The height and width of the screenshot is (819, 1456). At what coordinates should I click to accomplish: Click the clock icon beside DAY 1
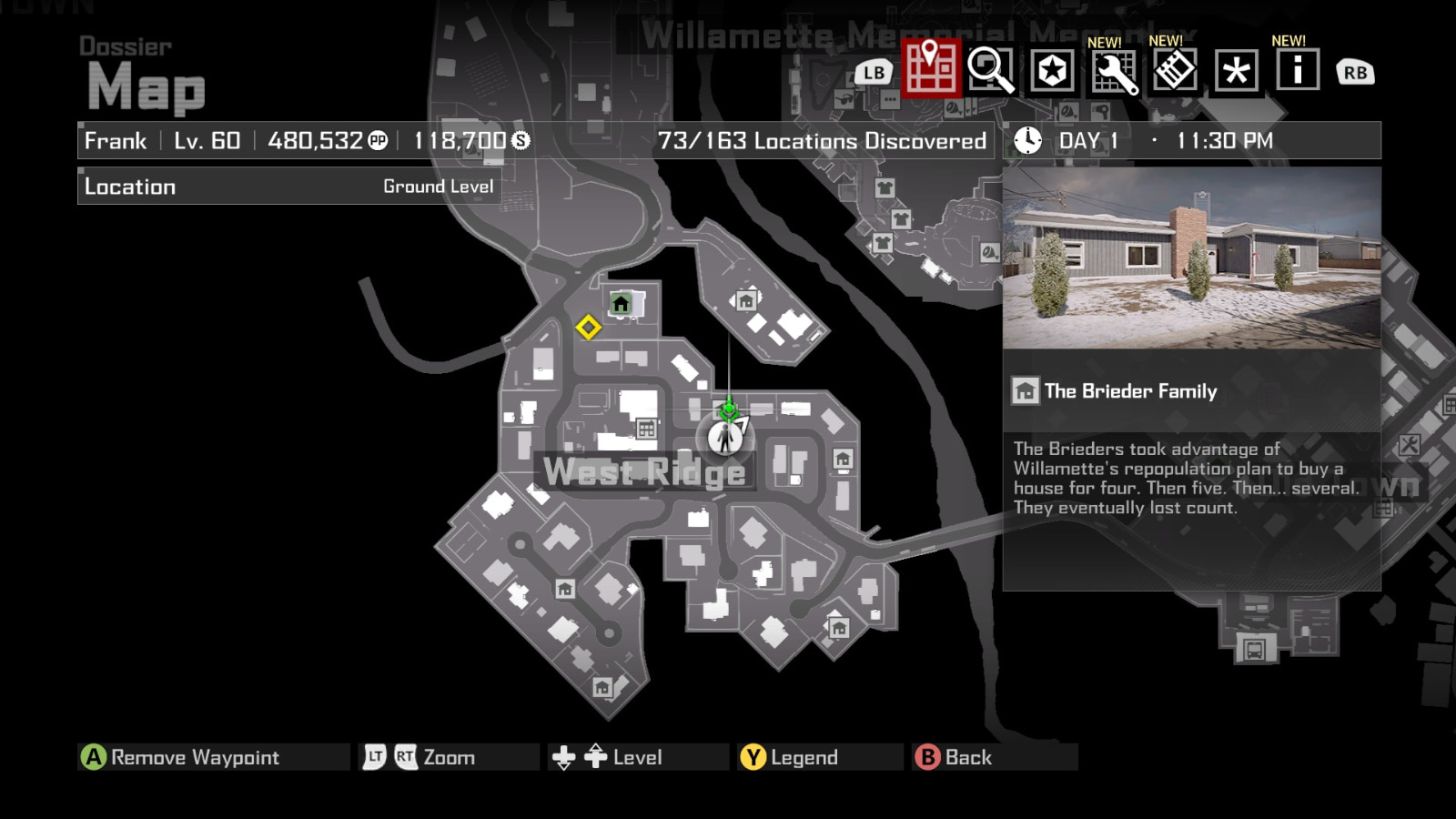coord(1026,141)
